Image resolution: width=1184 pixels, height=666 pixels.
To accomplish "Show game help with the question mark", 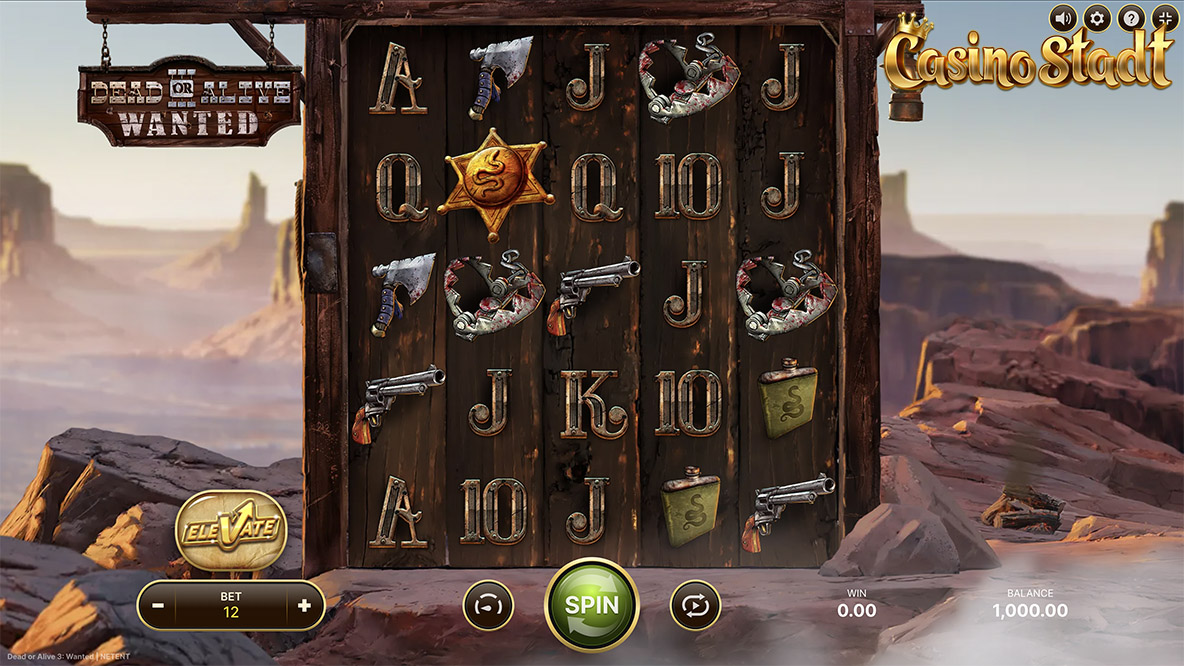I will [1131, 18].
